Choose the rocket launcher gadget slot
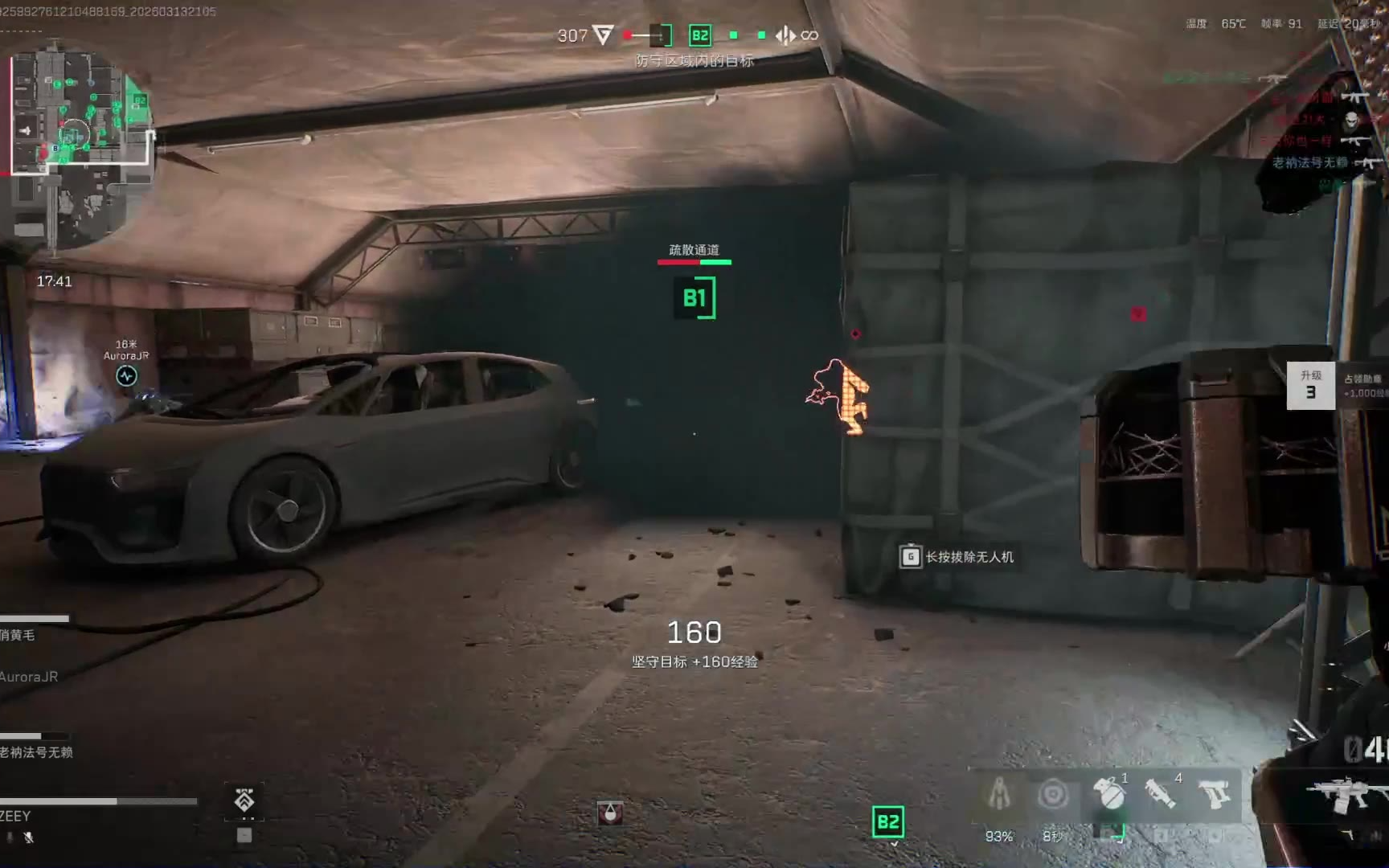The image size is (1389, 868). click(x=1161, y=794)
